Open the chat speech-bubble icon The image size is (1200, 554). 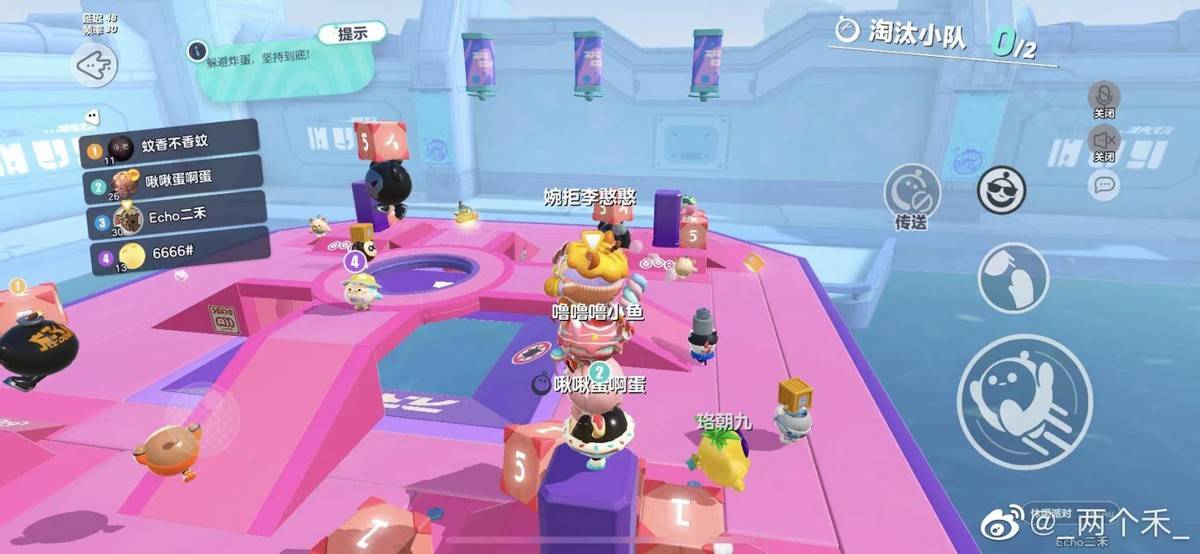[x=1104, y=184]
